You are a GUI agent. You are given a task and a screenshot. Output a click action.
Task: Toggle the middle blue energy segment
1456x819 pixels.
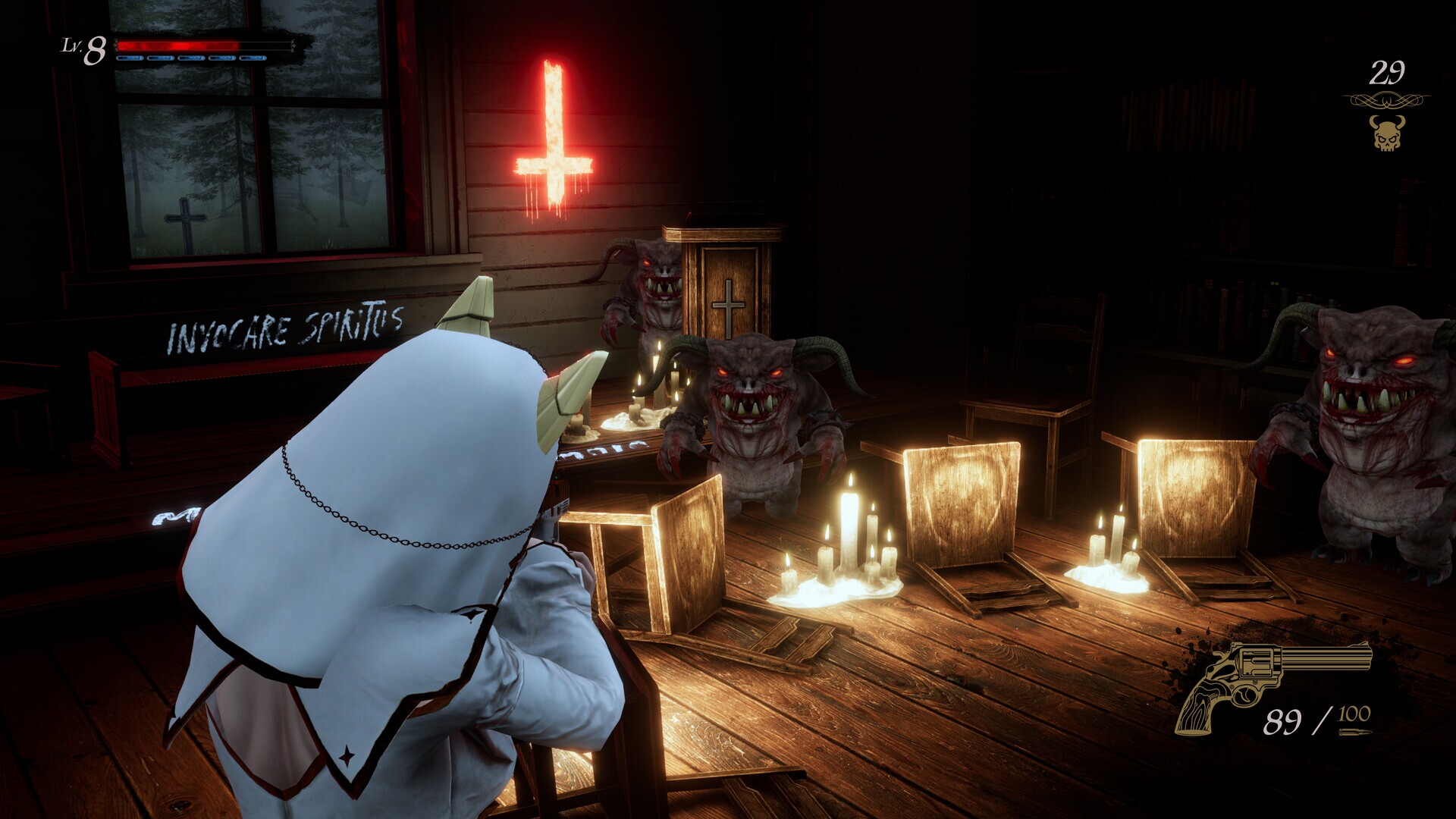[x=190, y=57]
